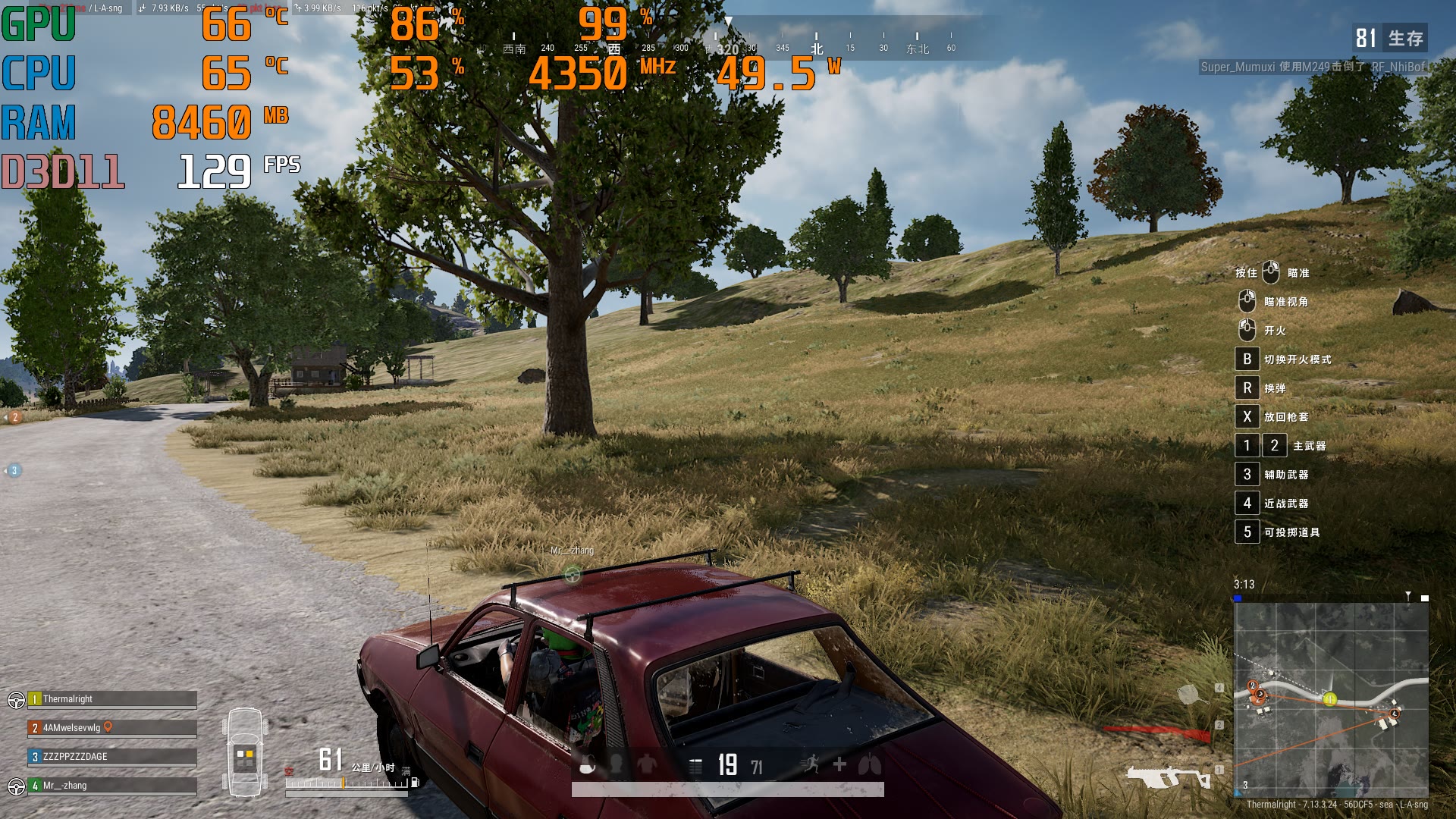This screenshot has width=1456, height=819.
Task: Select the frying pan melee weapon icon
Action: pos(1189,694)
